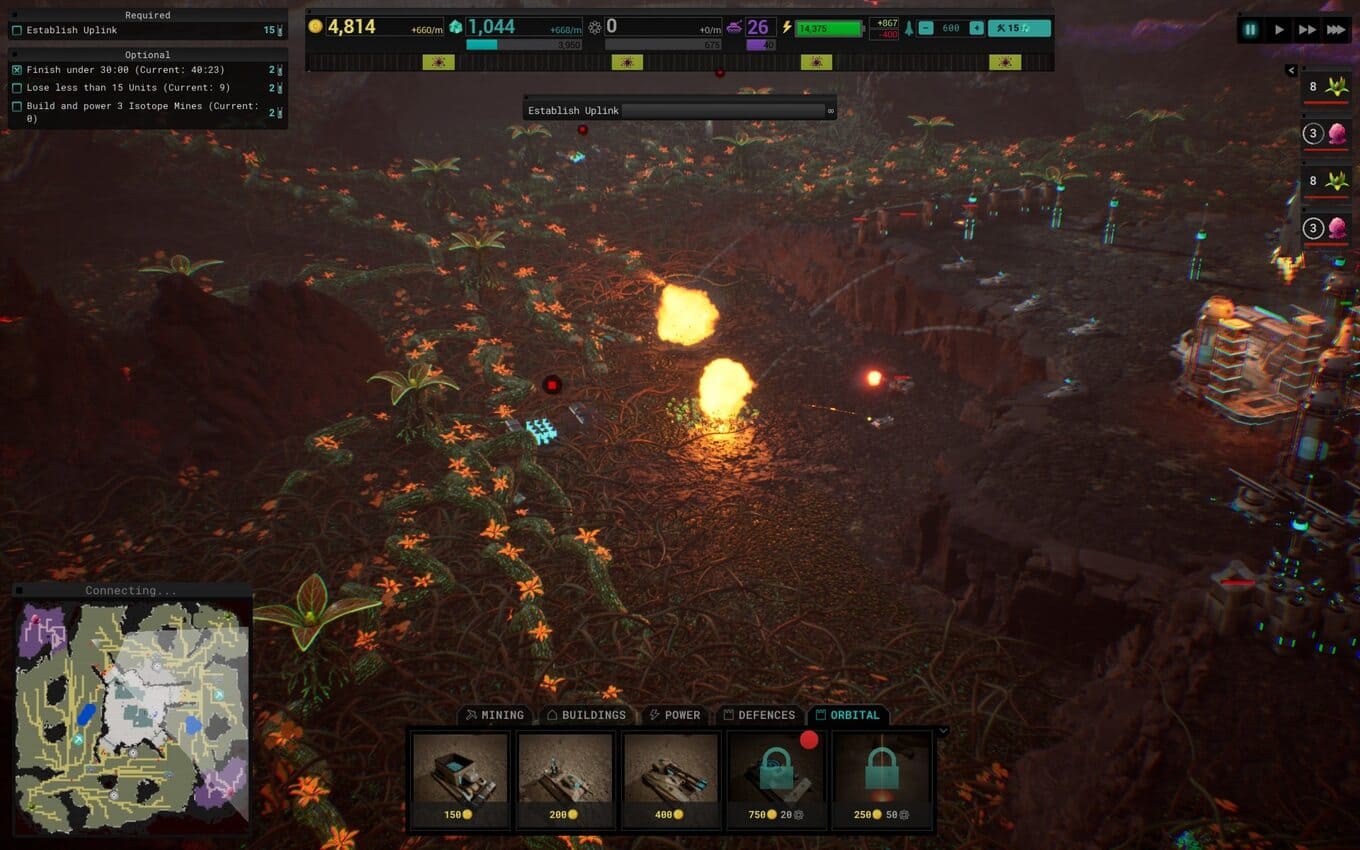The height and width of the screenshot is (850, 1360).
Task: Open the Buildings tab
Action: click(586, 715)
